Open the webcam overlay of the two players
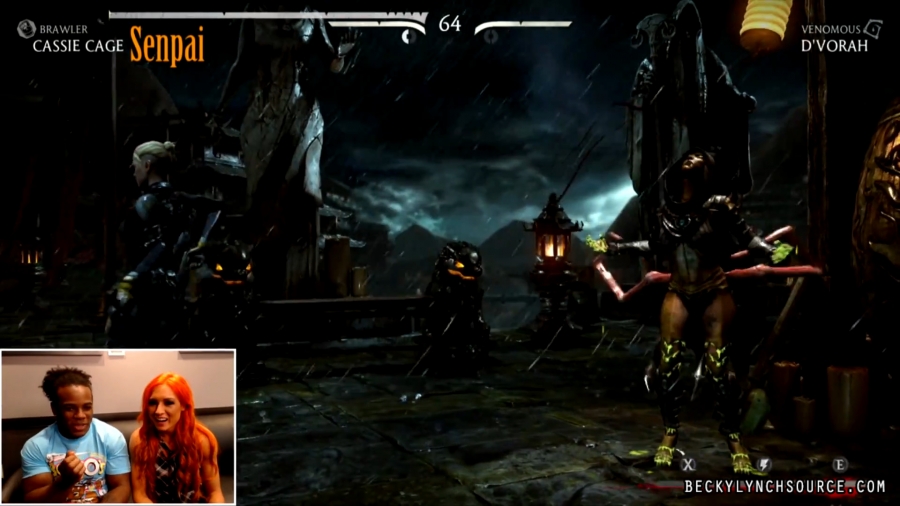The width and height of the screenshot is (900, 506). (118, 425)
